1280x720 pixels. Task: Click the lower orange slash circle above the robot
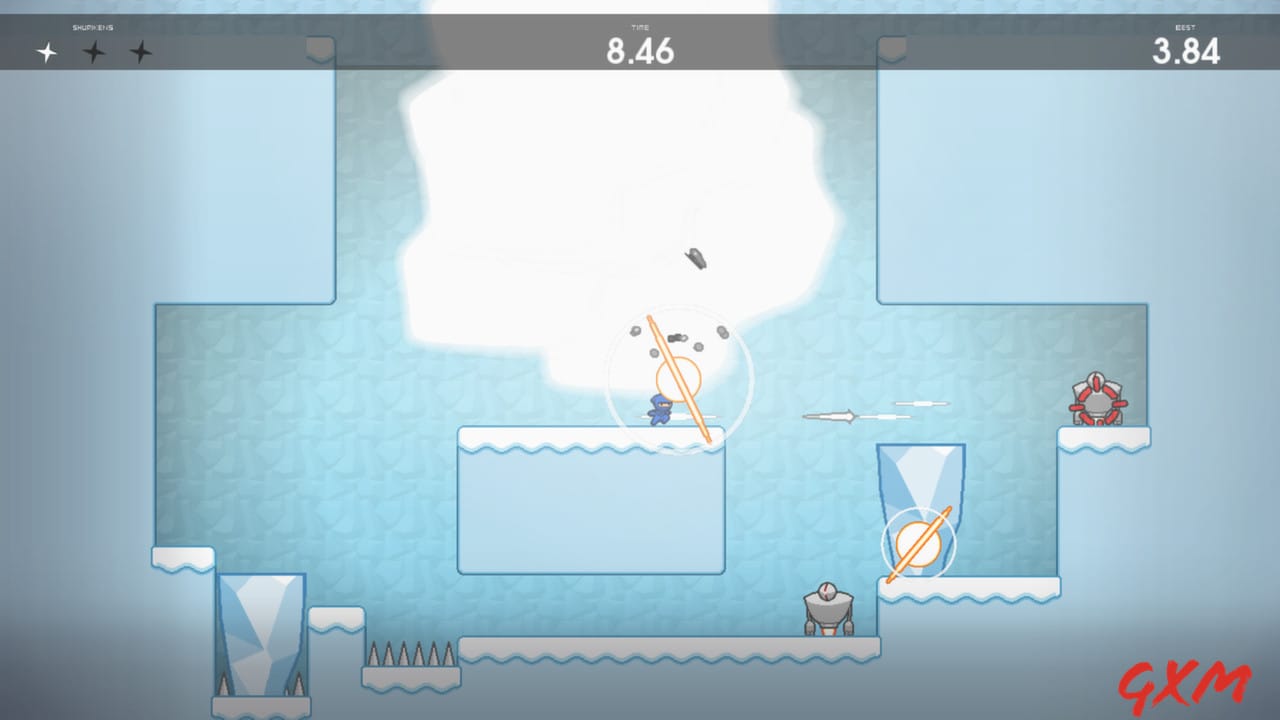(x=918, y=545)
